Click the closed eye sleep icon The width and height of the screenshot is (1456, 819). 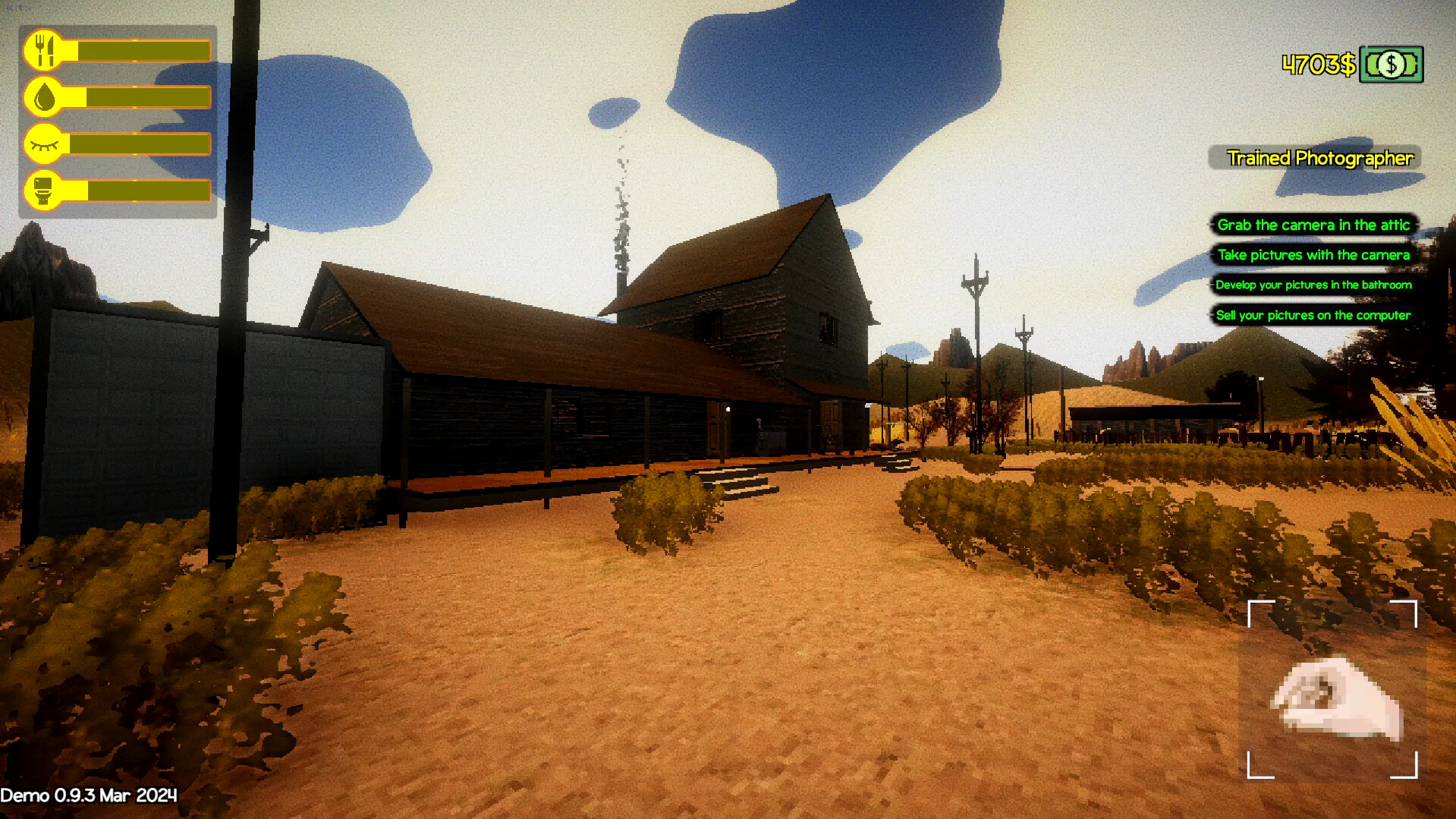(x=46, y=144)
